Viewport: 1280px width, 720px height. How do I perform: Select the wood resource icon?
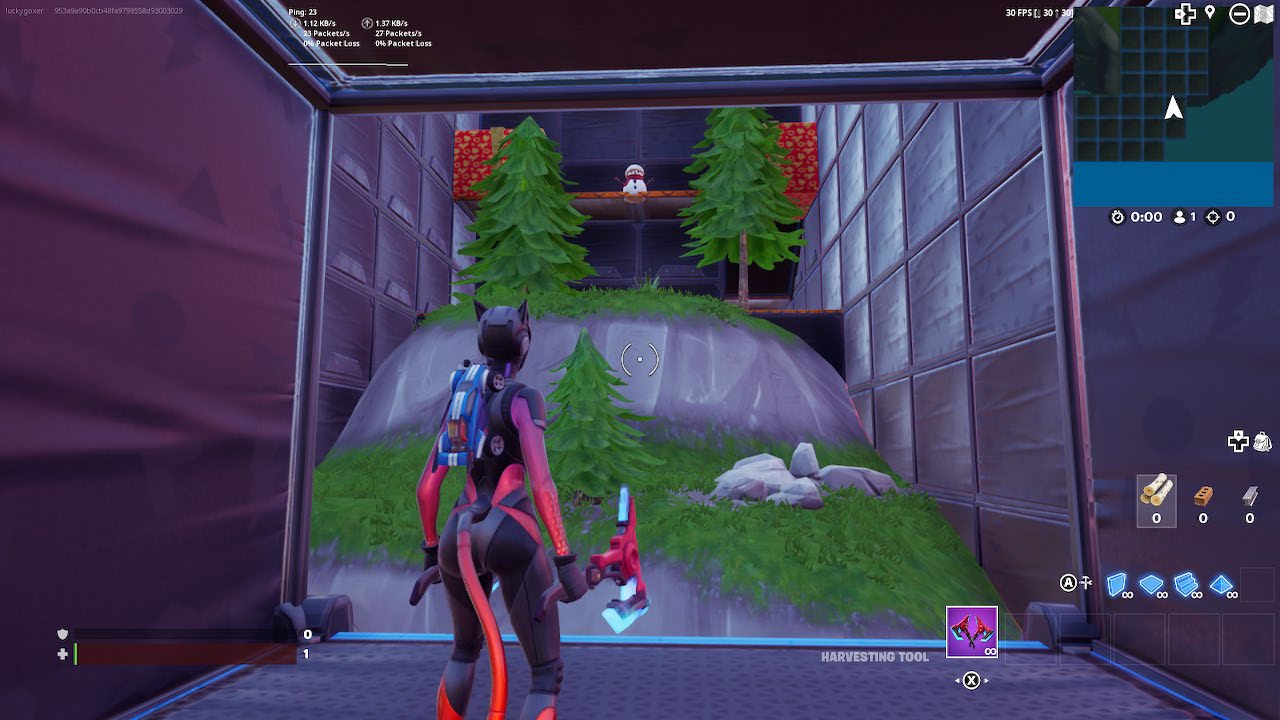1157,489
